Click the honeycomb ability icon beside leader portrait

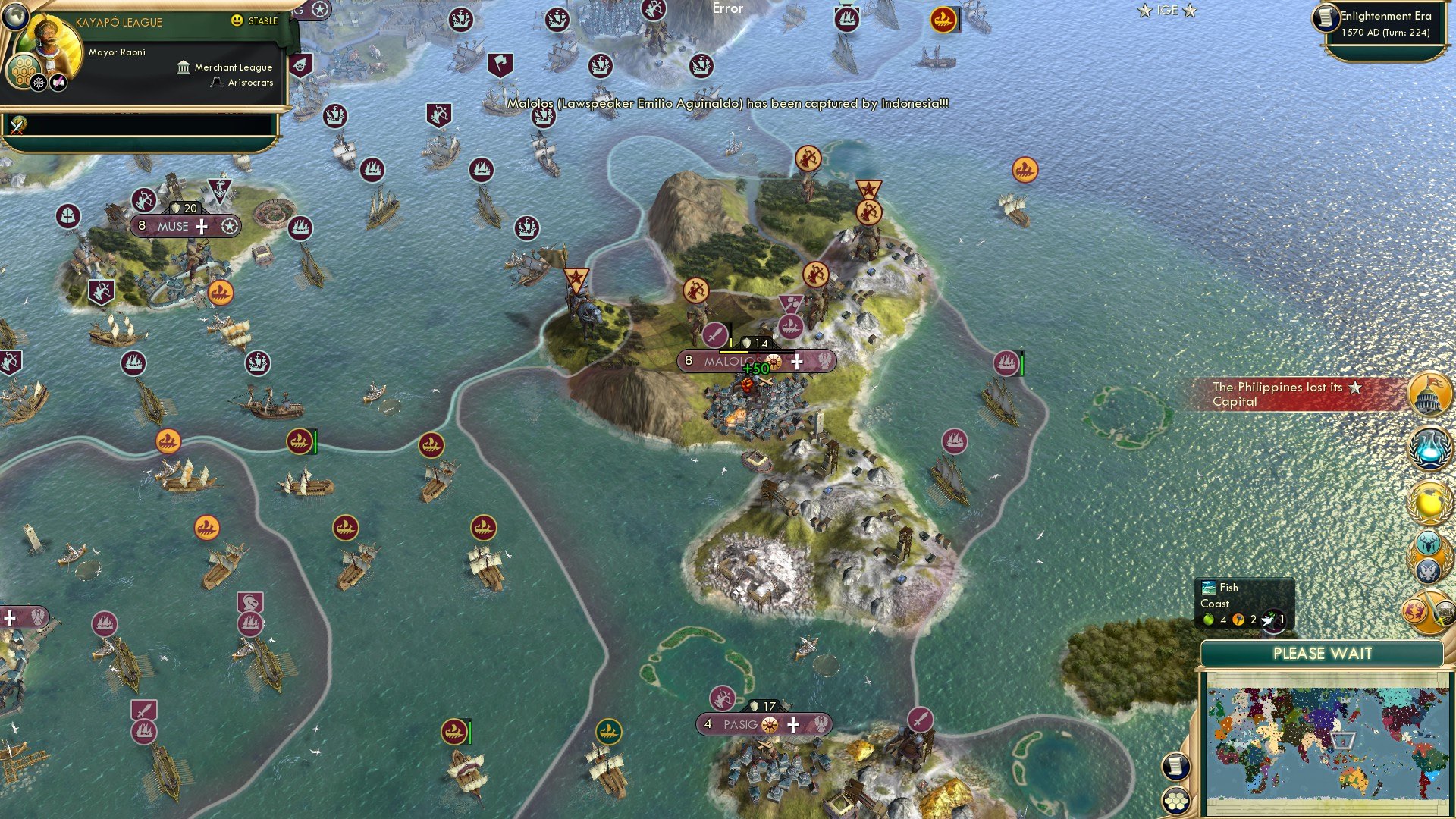[25, 72]
